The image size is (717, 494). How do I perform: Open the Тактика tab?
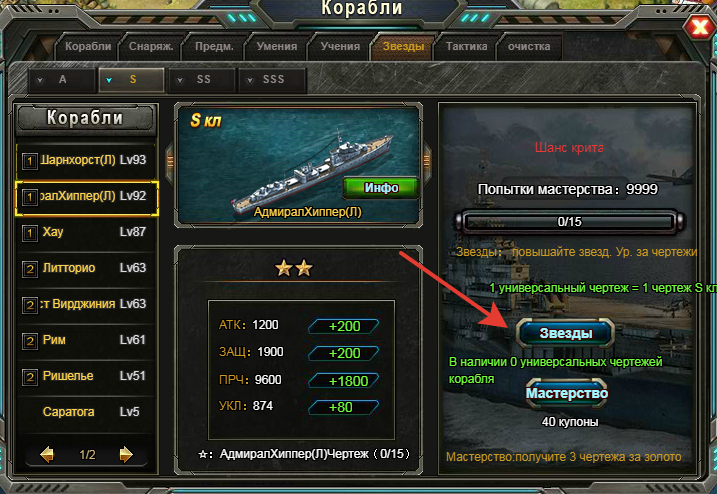pyautogui.click(x=466, y=46)
